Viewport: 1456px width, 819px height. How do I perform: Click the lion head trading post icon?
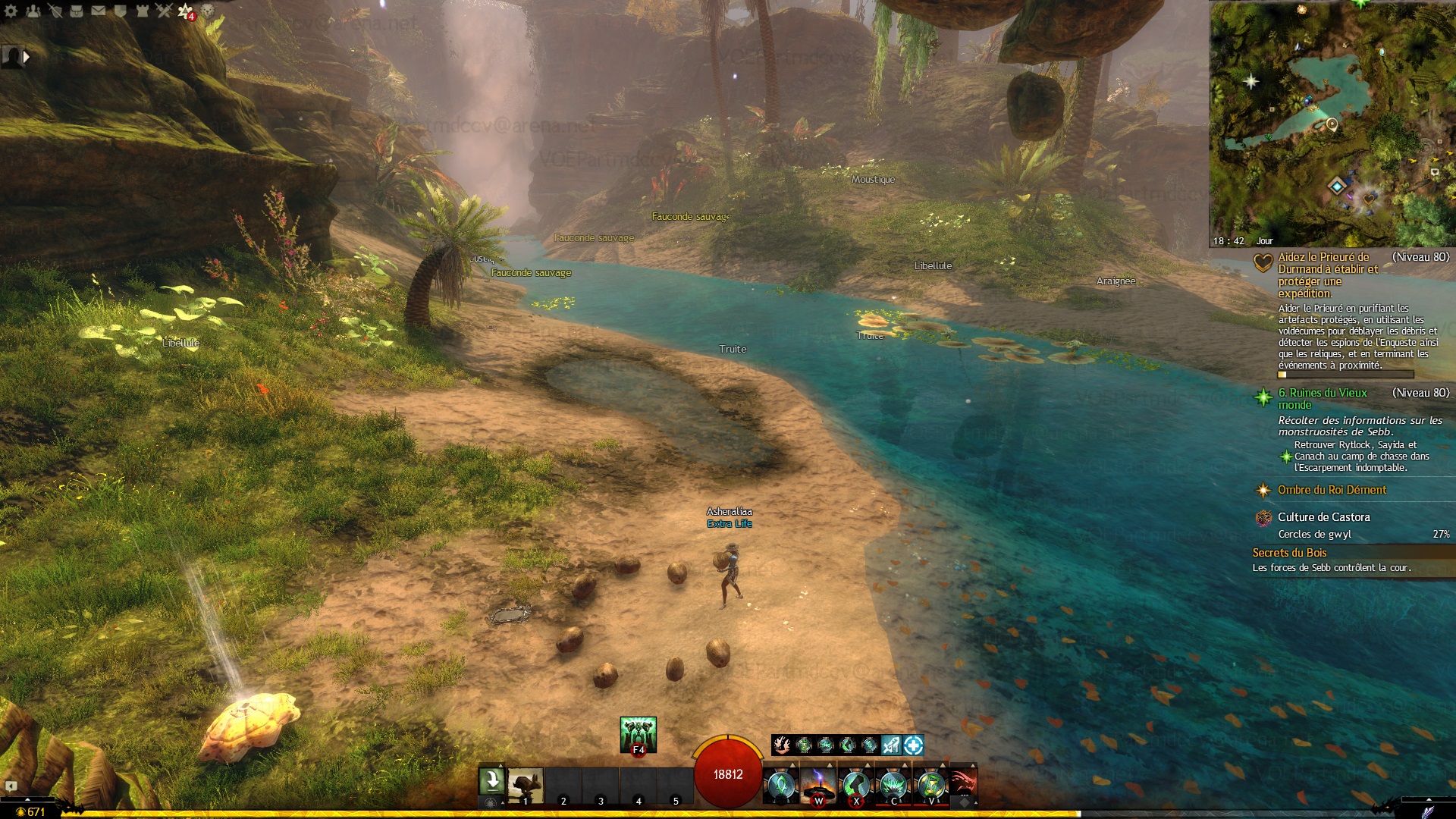pyautogui.click(x=208, y=11)
